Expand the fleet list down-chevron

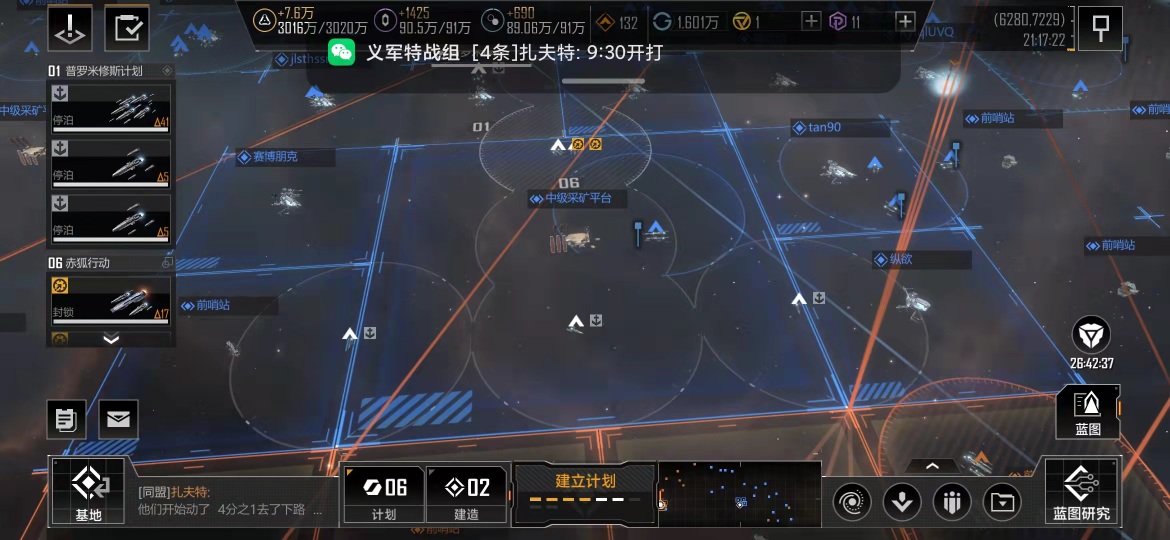(111, 339)
